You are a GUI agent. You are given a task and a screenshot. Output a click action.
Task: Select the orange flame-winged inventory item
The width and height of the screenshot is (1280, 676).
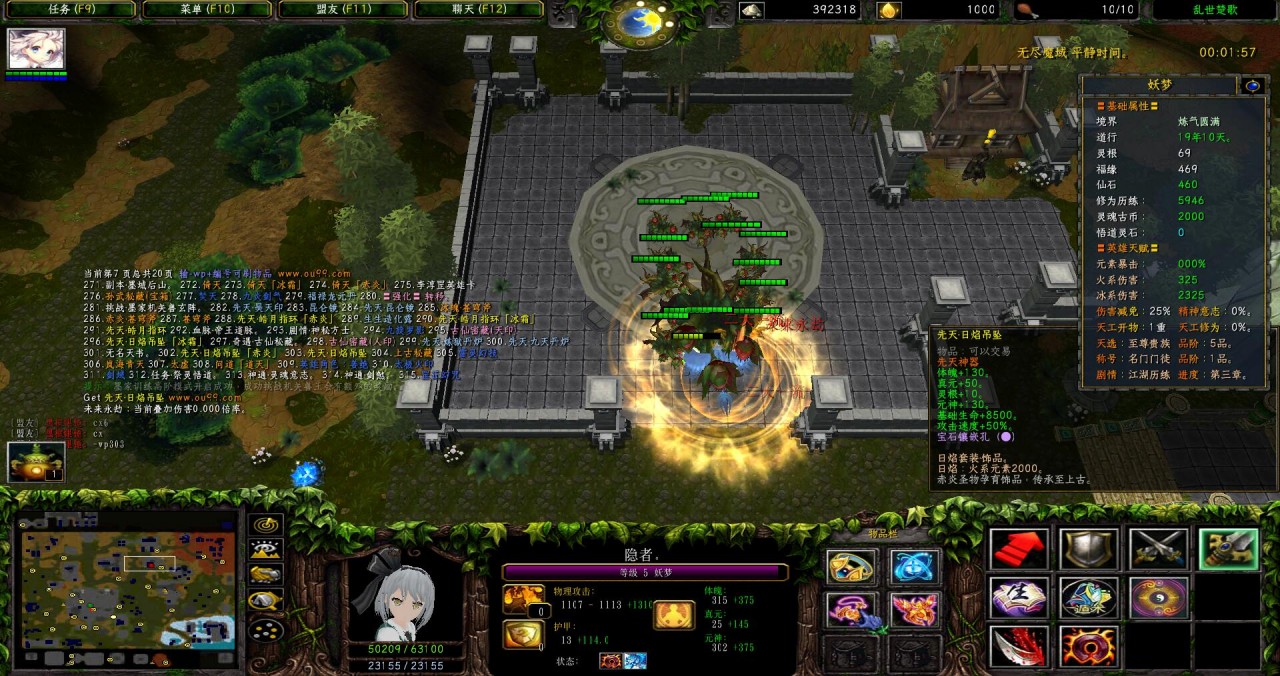pos(915,610)
